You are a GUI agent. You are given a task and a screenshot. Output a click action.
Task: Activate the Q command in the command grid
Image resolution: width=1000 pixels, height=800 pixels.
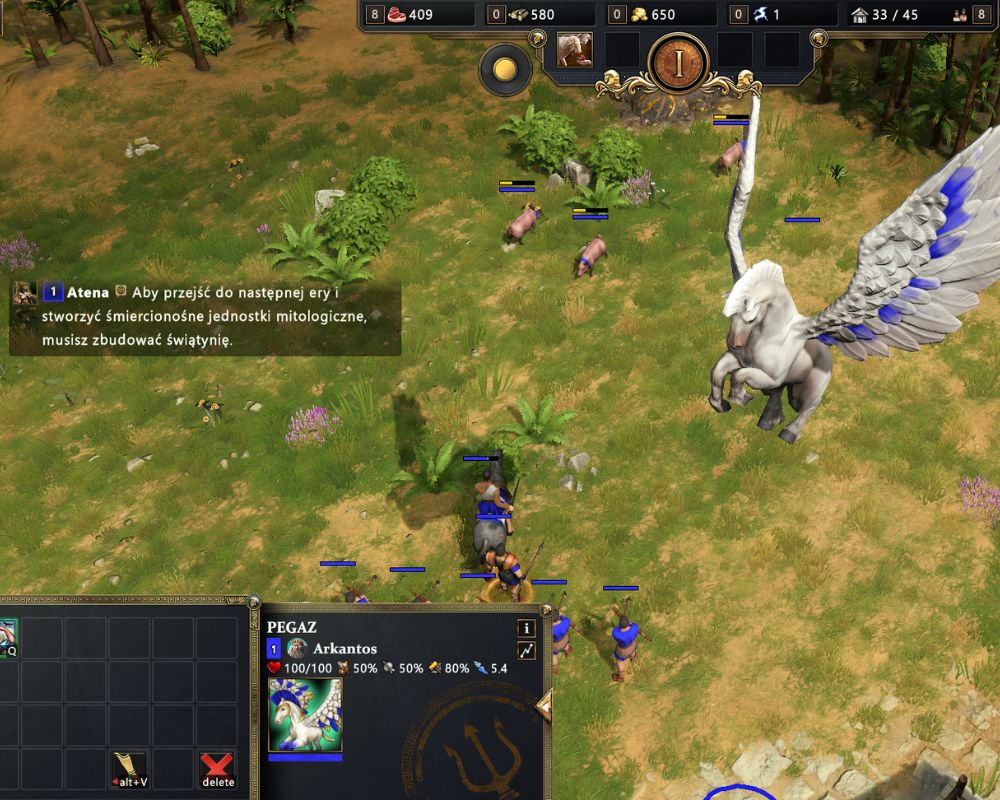(8, 636)
